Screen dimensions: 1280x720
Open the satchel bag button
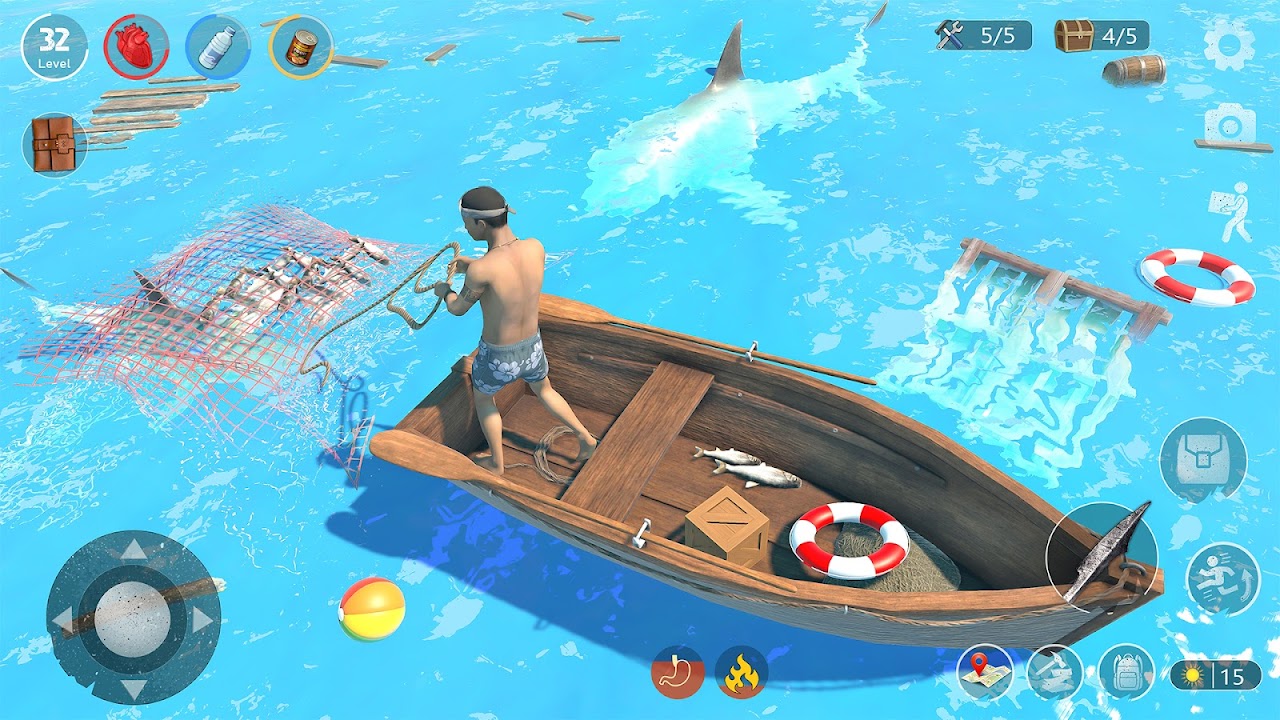(1202, 460)
